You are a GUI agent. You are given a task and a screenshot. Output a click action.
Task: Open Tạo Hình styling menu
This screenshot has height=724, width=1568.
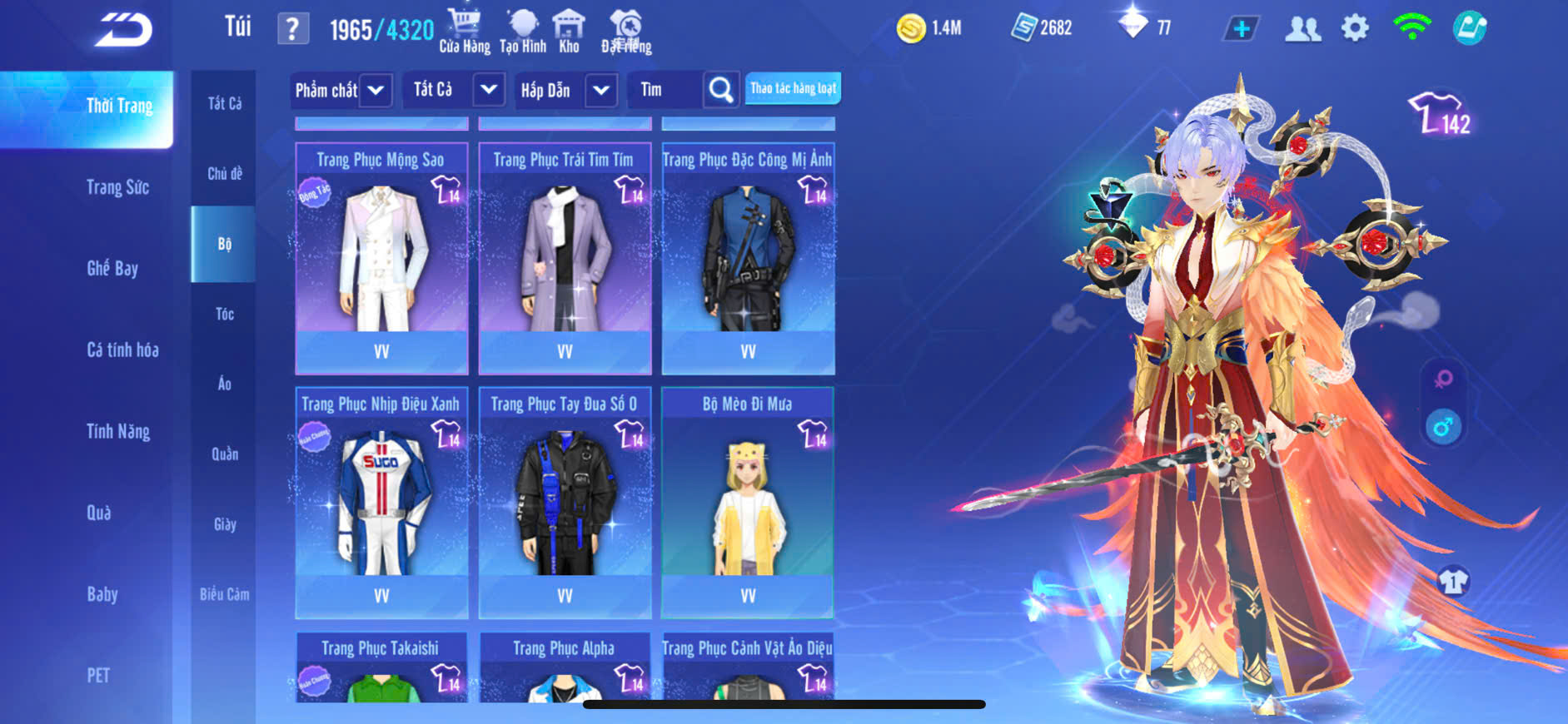tap(523, 31)
